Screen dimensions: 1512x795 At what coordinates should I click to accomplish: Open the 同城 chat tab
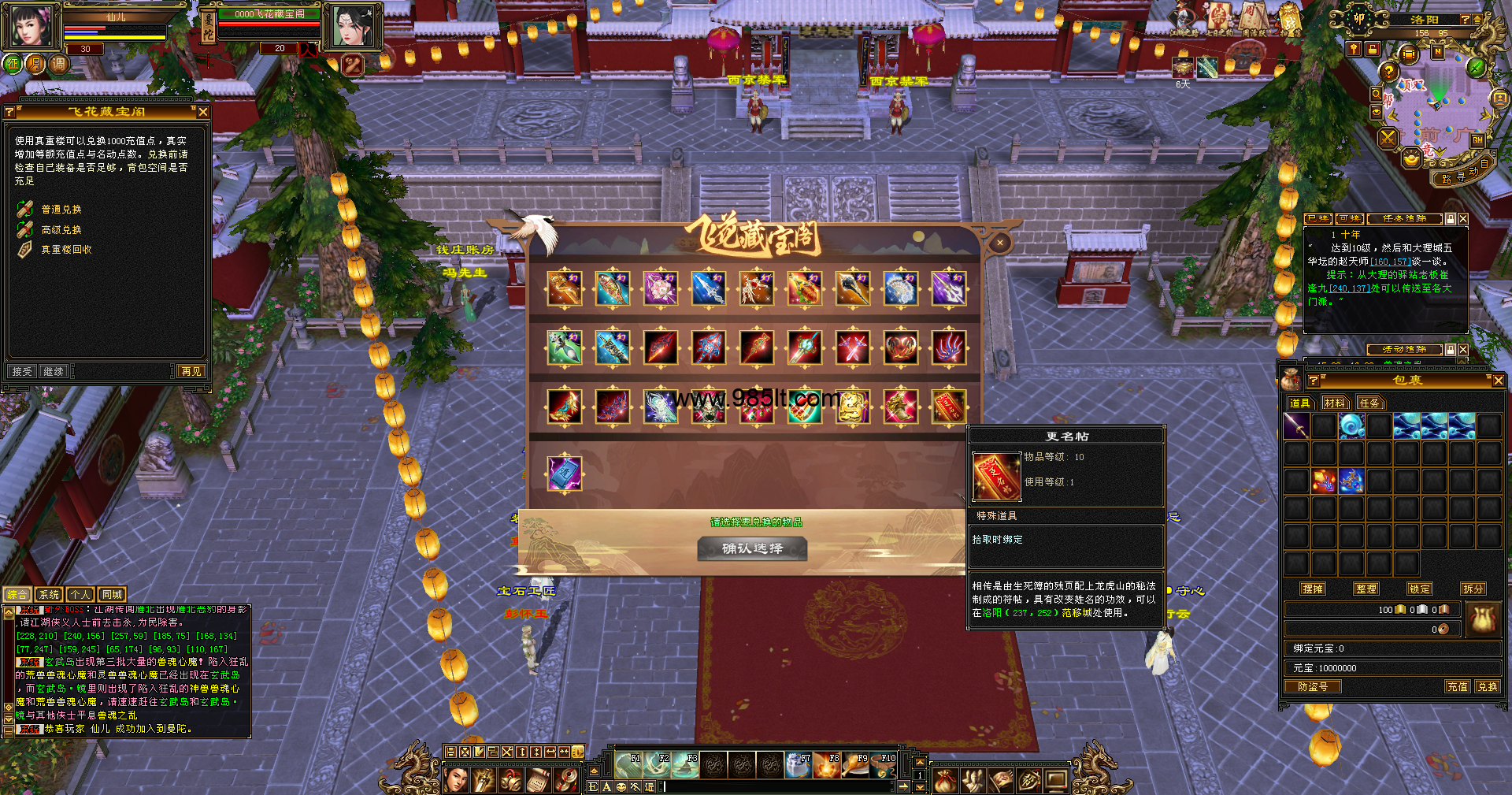click(x=112, y=595)
